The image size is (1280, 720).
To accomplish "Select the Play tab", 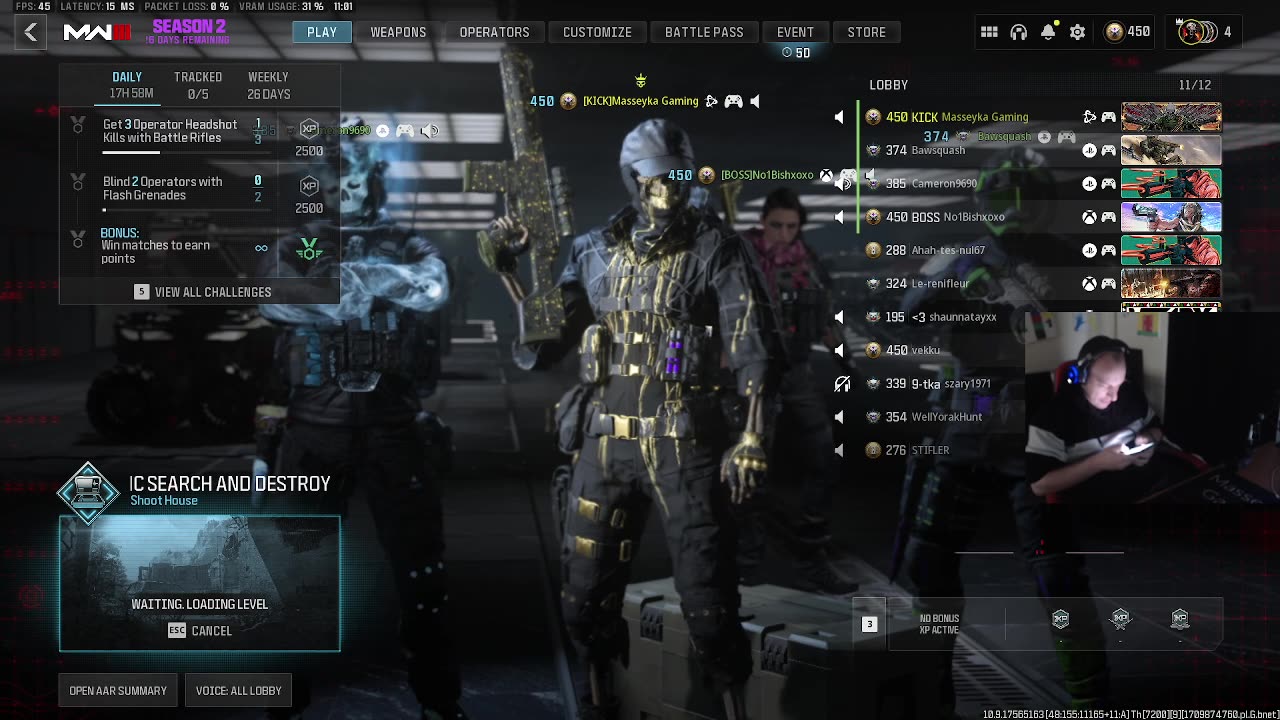I will click(x=321, y=32).
